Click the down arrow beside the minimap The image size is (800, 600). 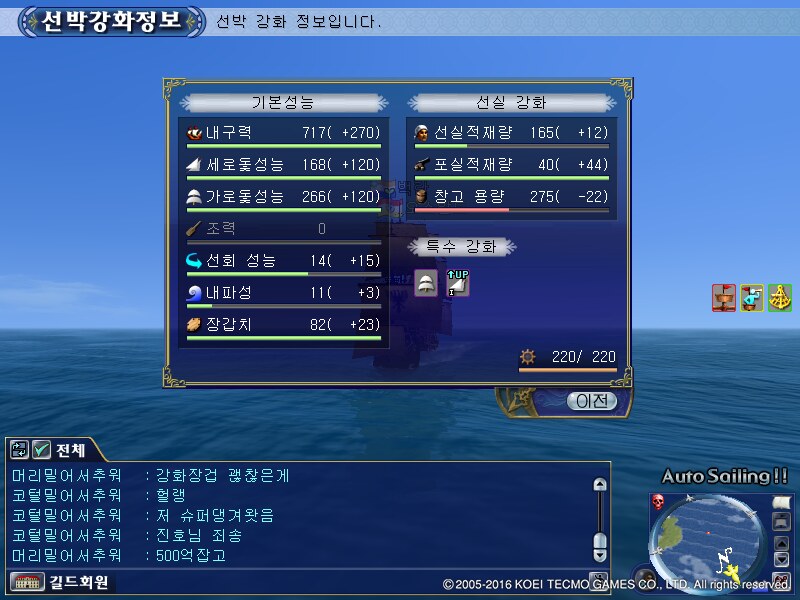click(781, 560)
